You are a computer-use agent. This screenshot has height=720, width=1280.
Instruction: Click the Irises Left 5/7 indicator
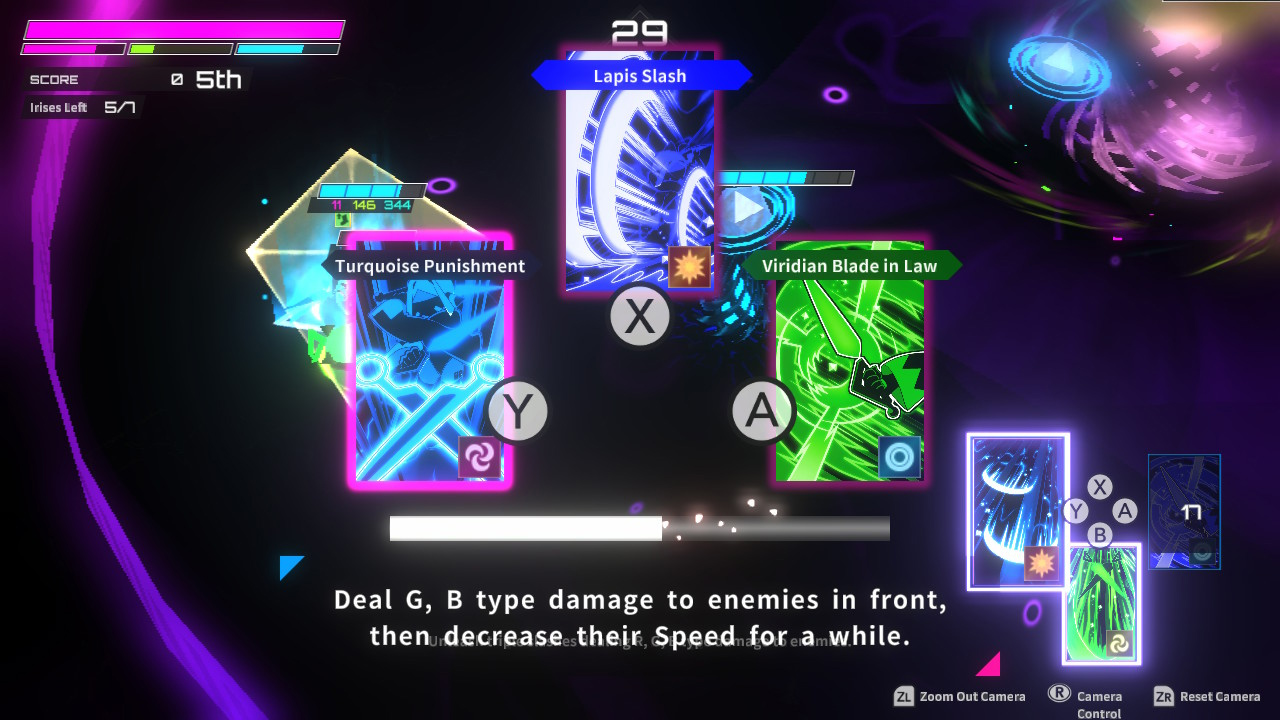tap(83, 107)
